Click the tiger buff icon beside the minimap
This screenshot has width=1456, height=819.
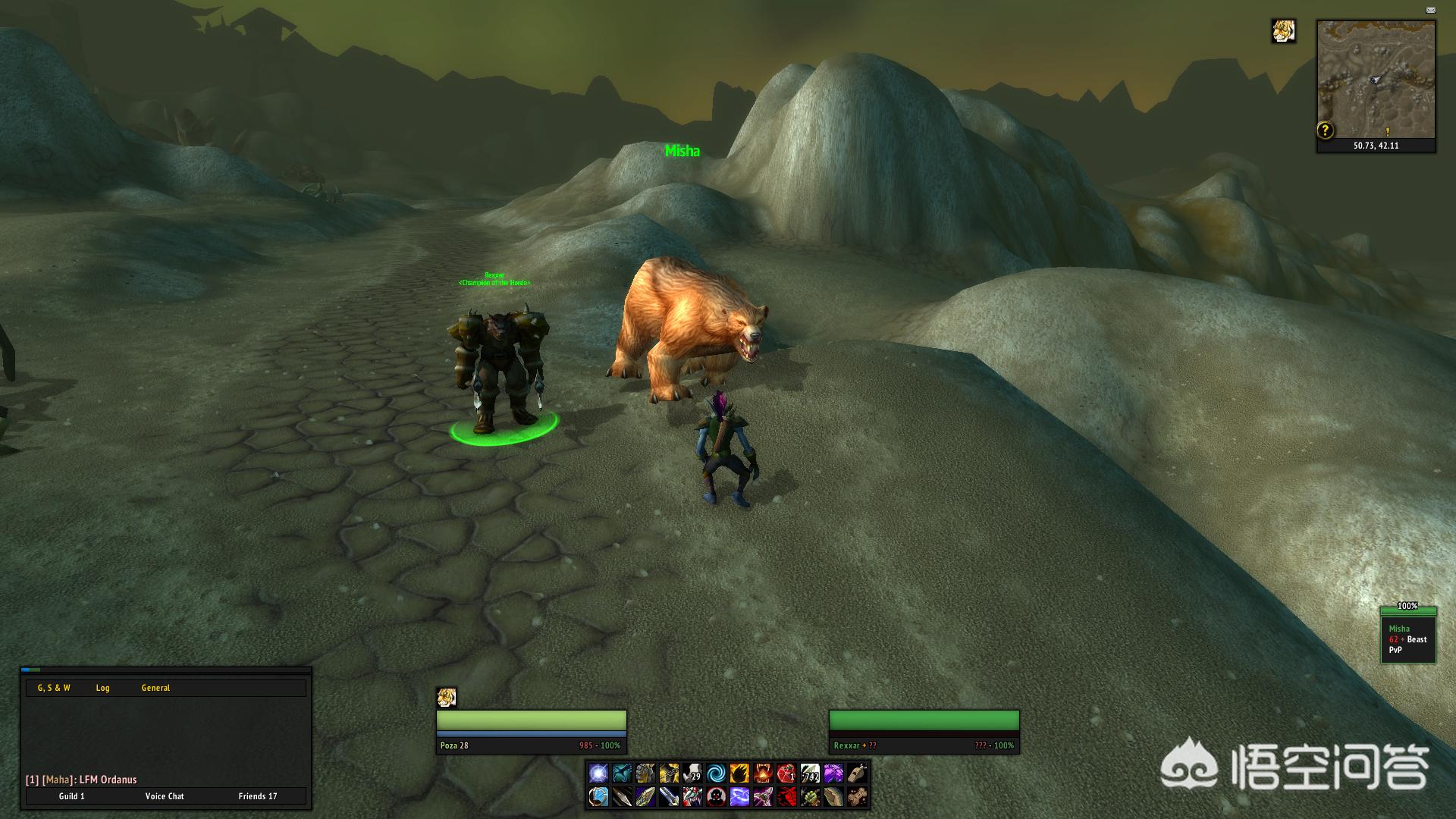click(1283, 32)
